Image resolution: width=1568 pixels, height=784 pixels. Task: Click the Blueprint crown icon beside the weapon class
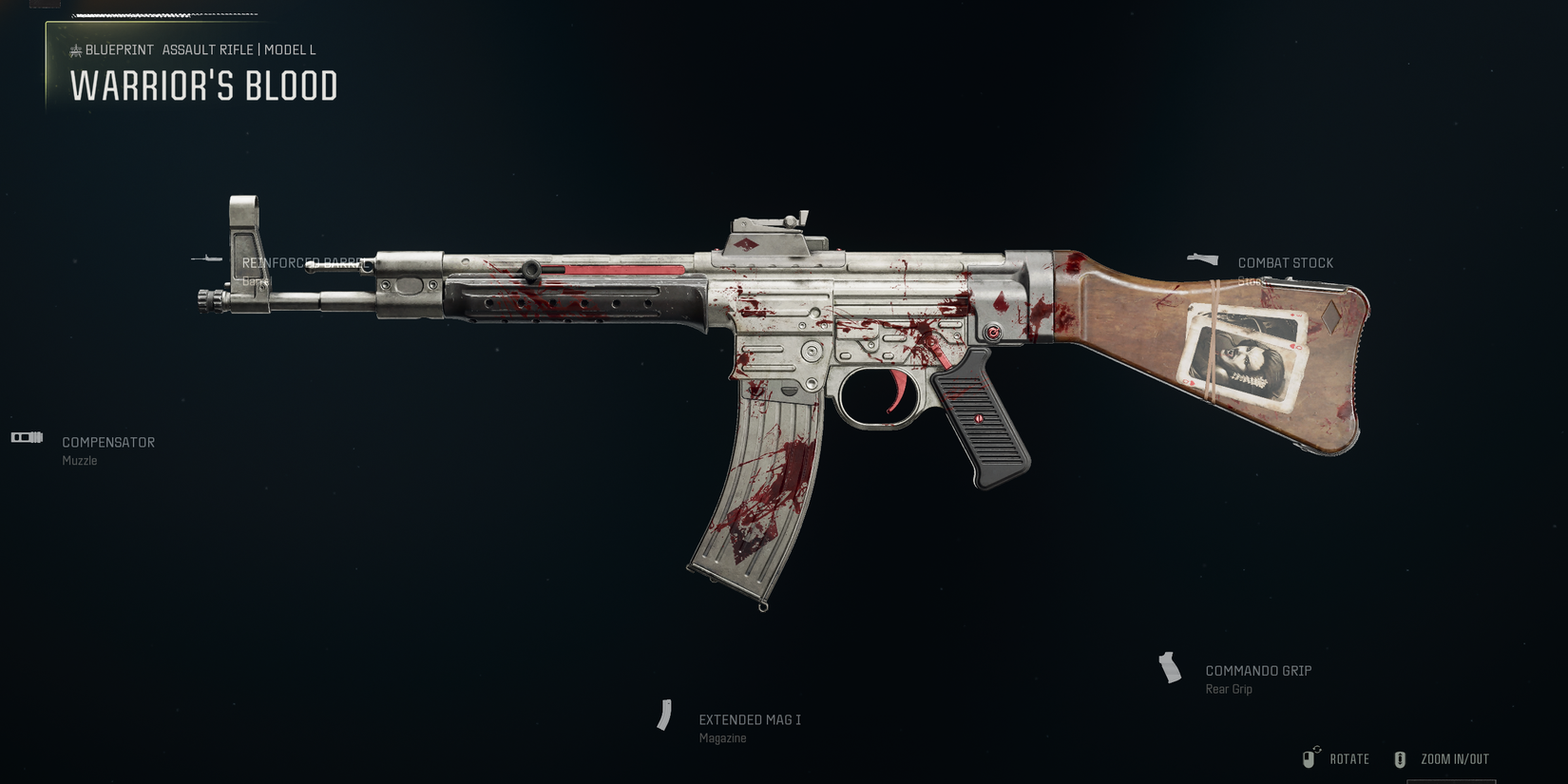pyautogui.click(x=75, y=49)
